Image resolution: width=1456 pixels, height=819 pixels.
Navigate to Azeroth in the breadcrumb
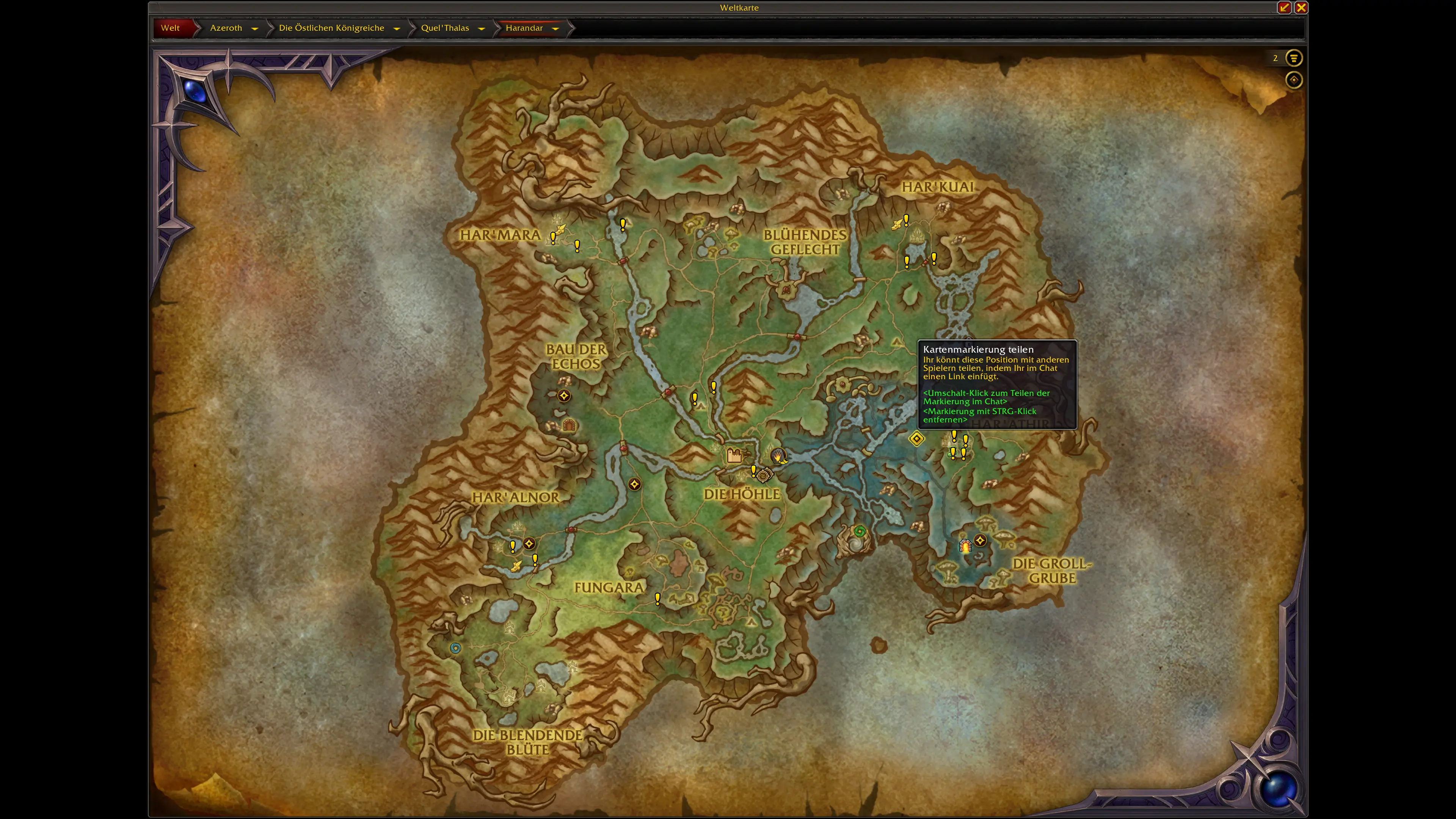[x=226, y=28]
